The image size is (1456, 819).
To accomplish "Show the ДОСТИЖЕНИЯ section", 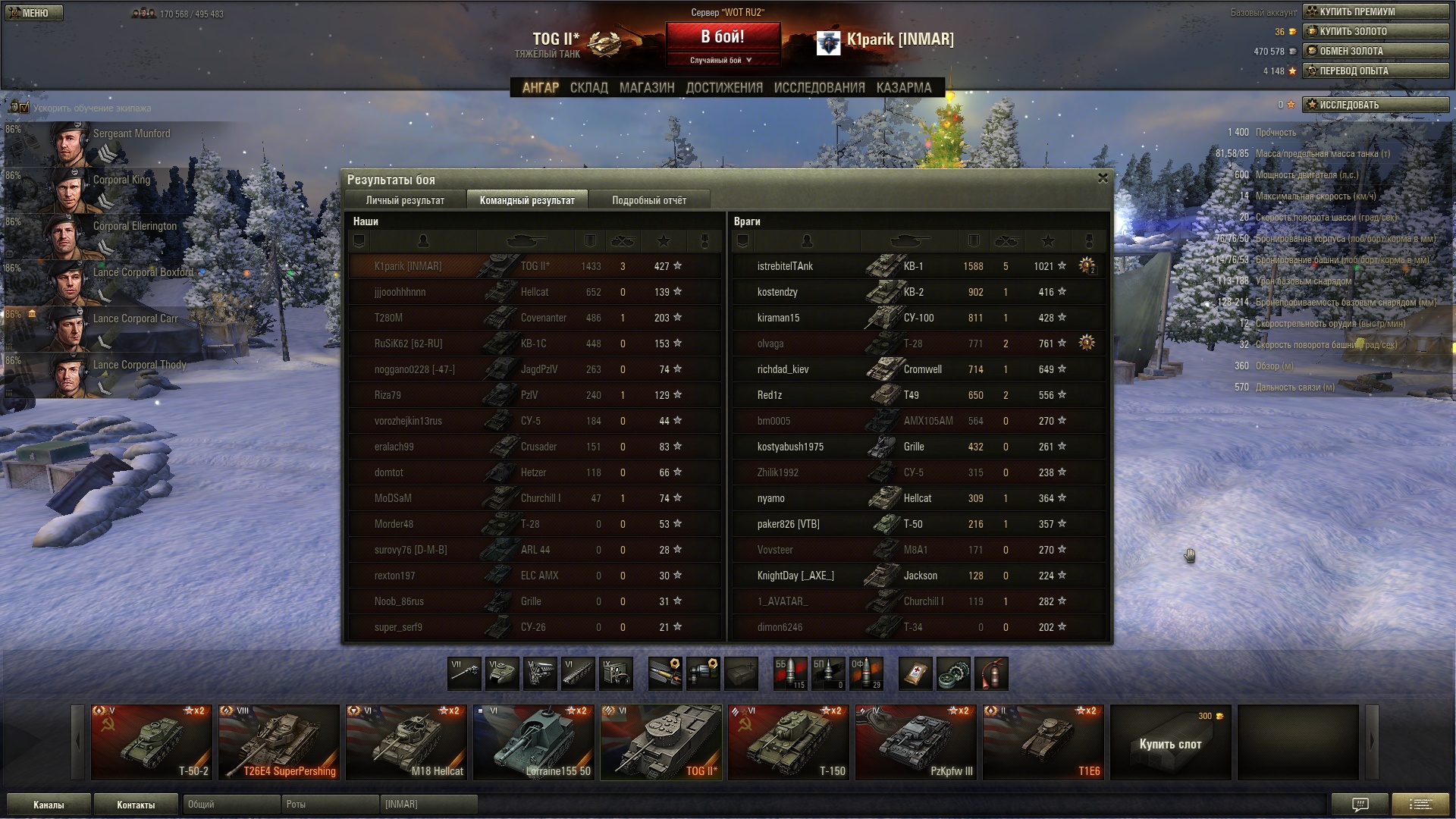I will tap(724, 88).
